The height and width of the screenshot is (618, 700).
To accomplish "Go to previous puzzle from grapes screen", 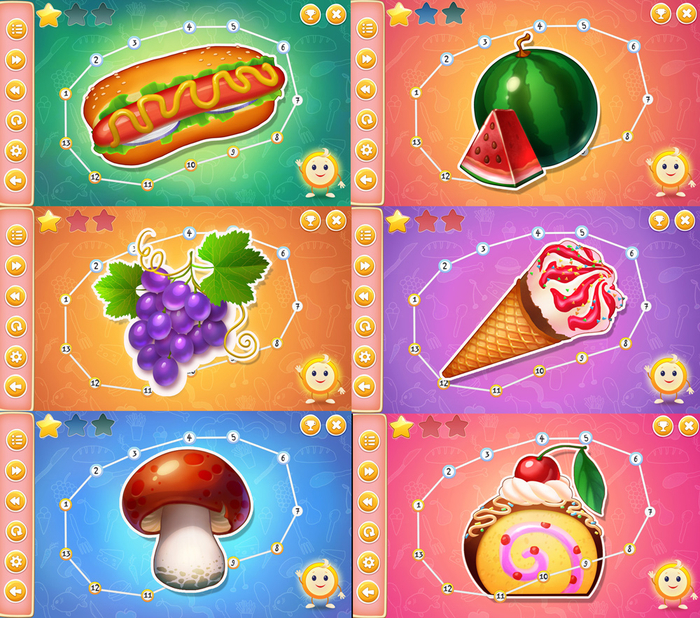I will (x=16, y=296).
